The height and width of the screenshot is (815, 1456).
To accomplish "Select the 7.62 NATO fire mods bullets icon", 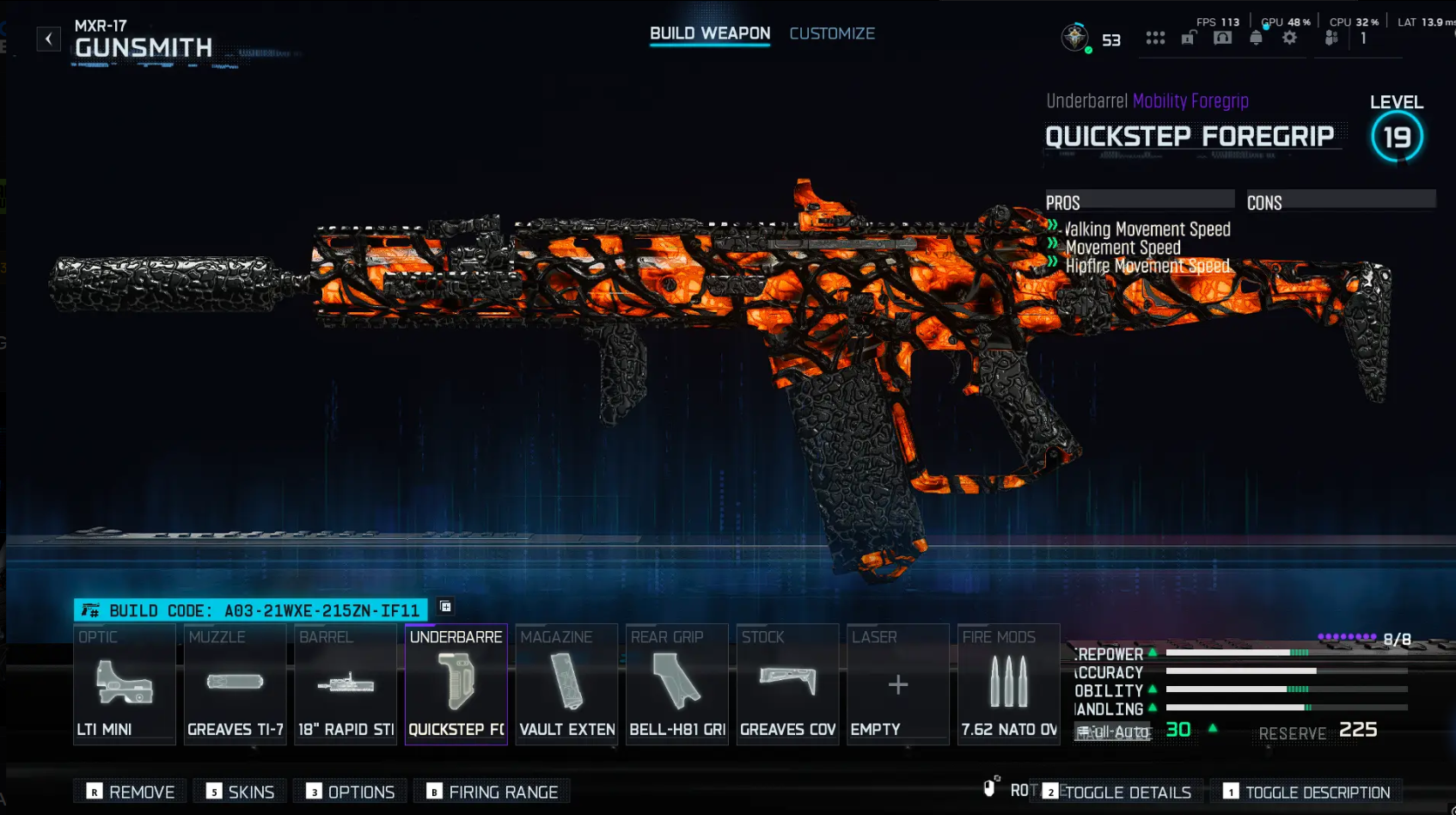I will (x=1007, y=683).
